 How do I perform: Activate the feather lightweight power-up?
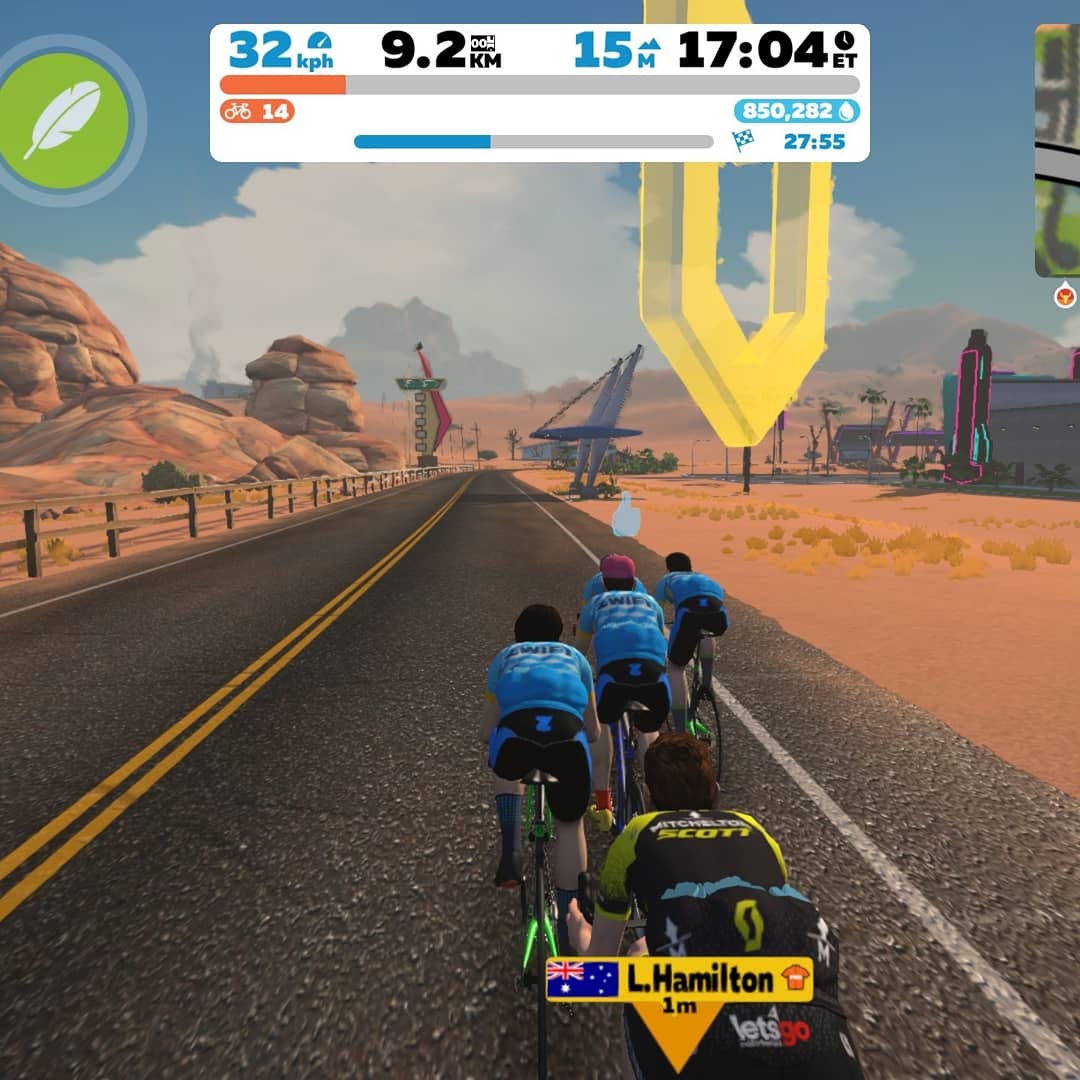click(65, 120)
